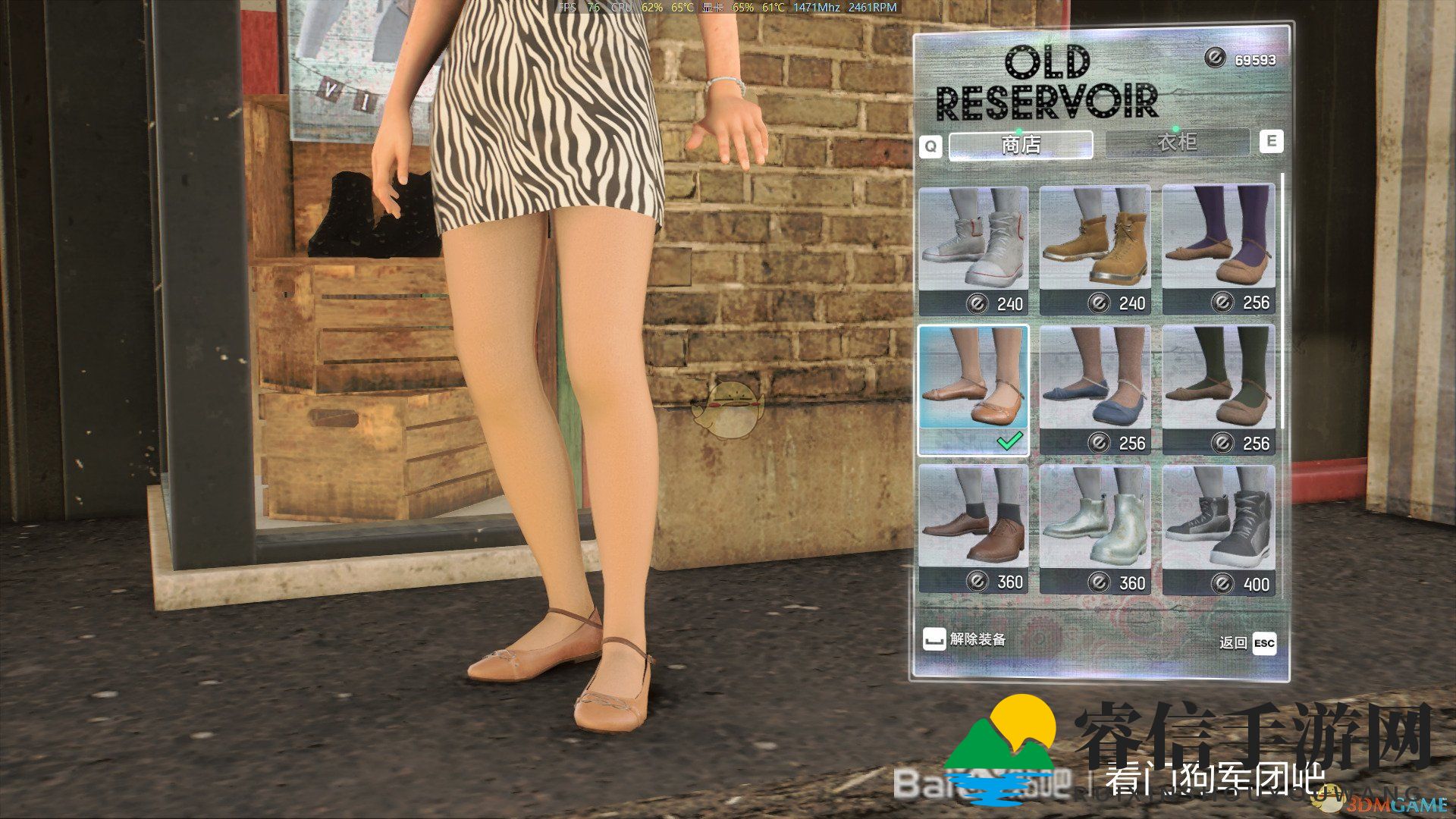
Task: Choose the blue ballet flats
Action: (1095, 390)
